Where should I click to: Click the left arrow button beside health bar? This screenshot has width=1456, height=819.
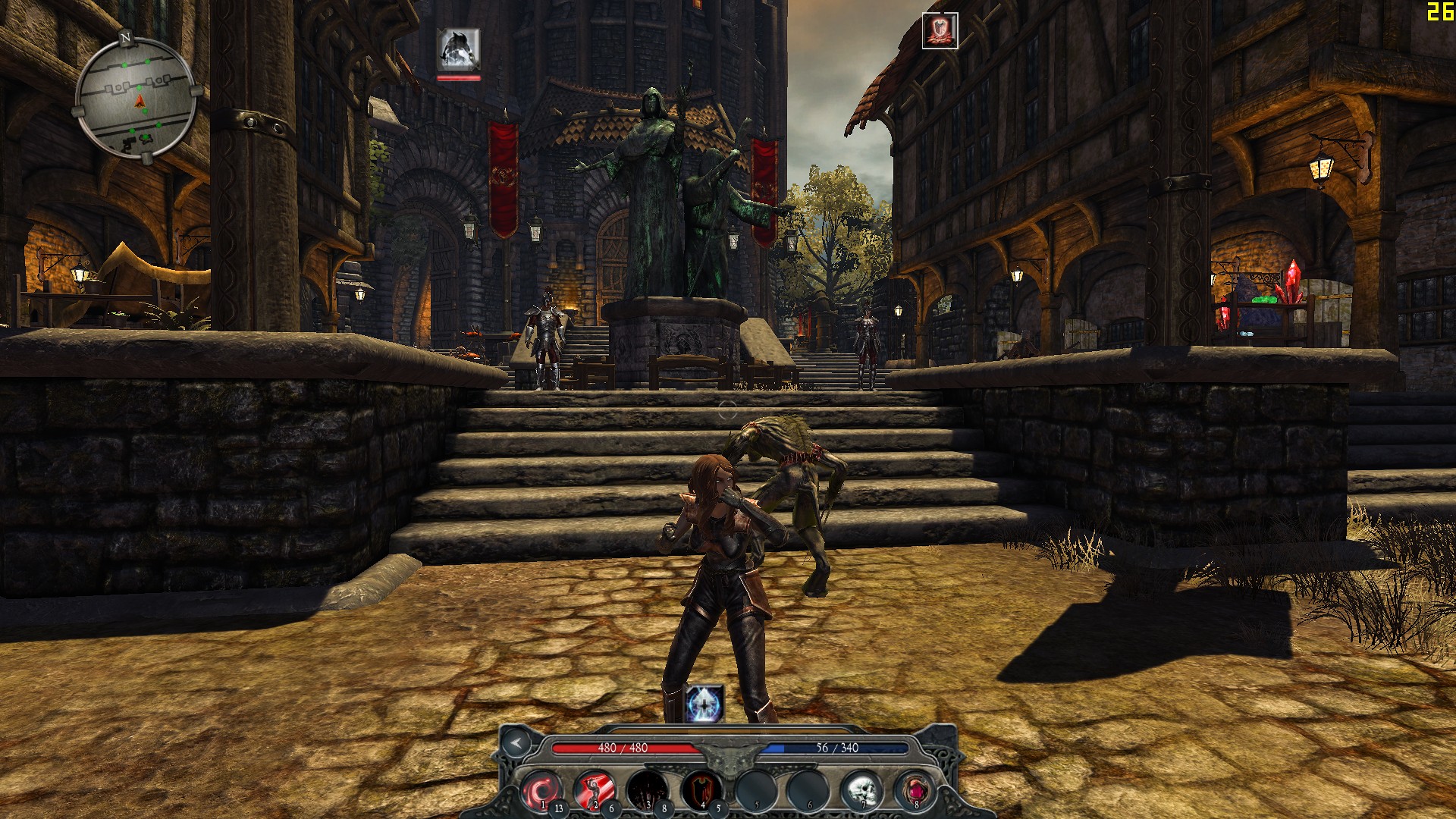pyautogui.click(x=516, y=743)
